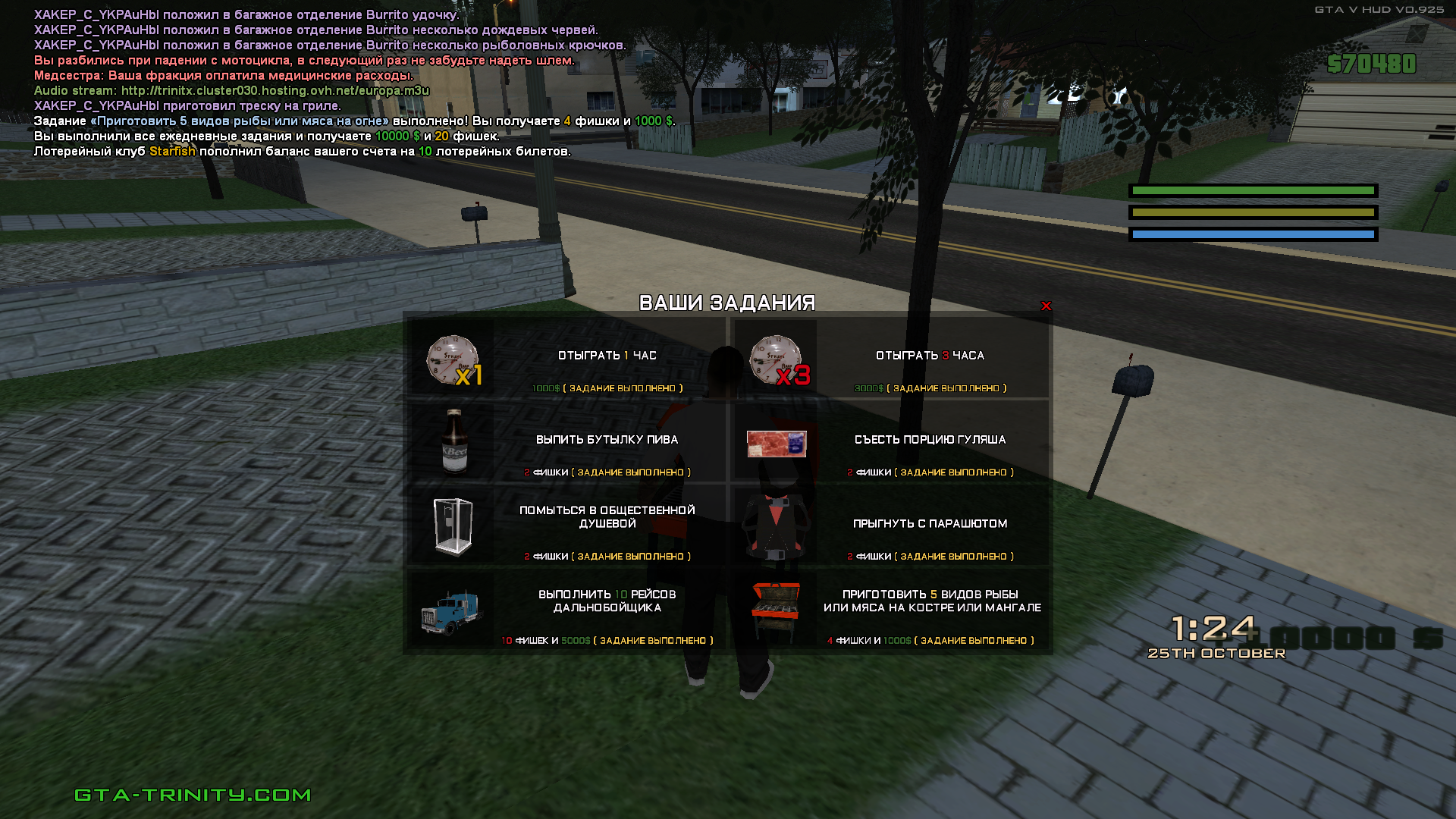Choose the ПРЫГНУТЬ С ПАРАШЮТОМ task
Screen dimensions: 1456x819
coord(930,524)
